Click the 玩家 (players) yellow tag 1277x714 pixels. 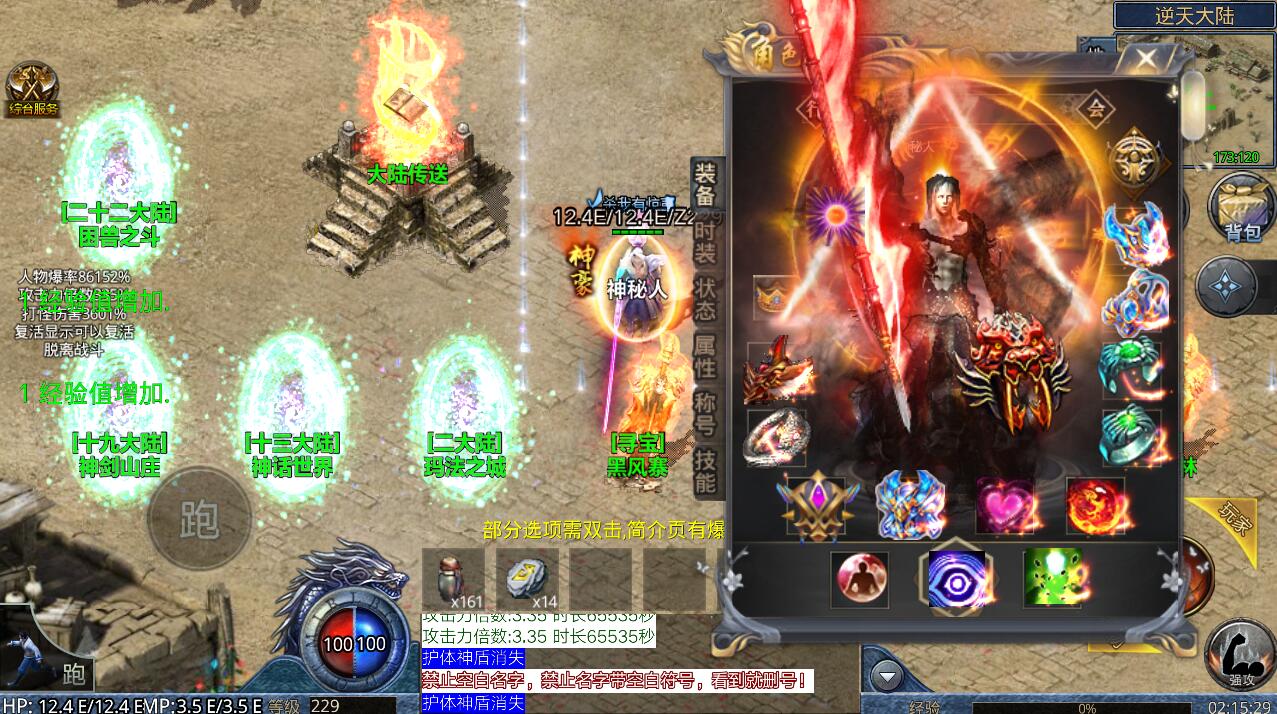(1236, 517)
